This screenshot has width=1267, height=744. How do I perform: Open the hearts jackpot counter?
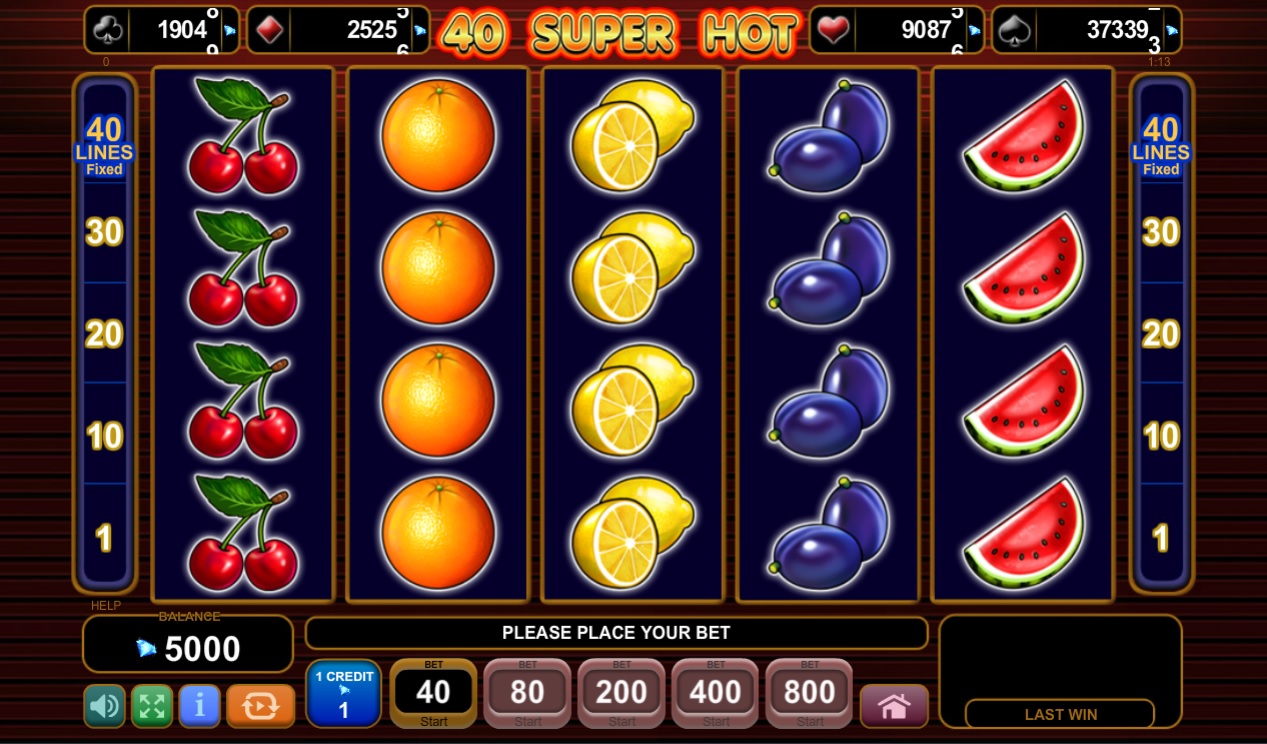click(896, 30)
